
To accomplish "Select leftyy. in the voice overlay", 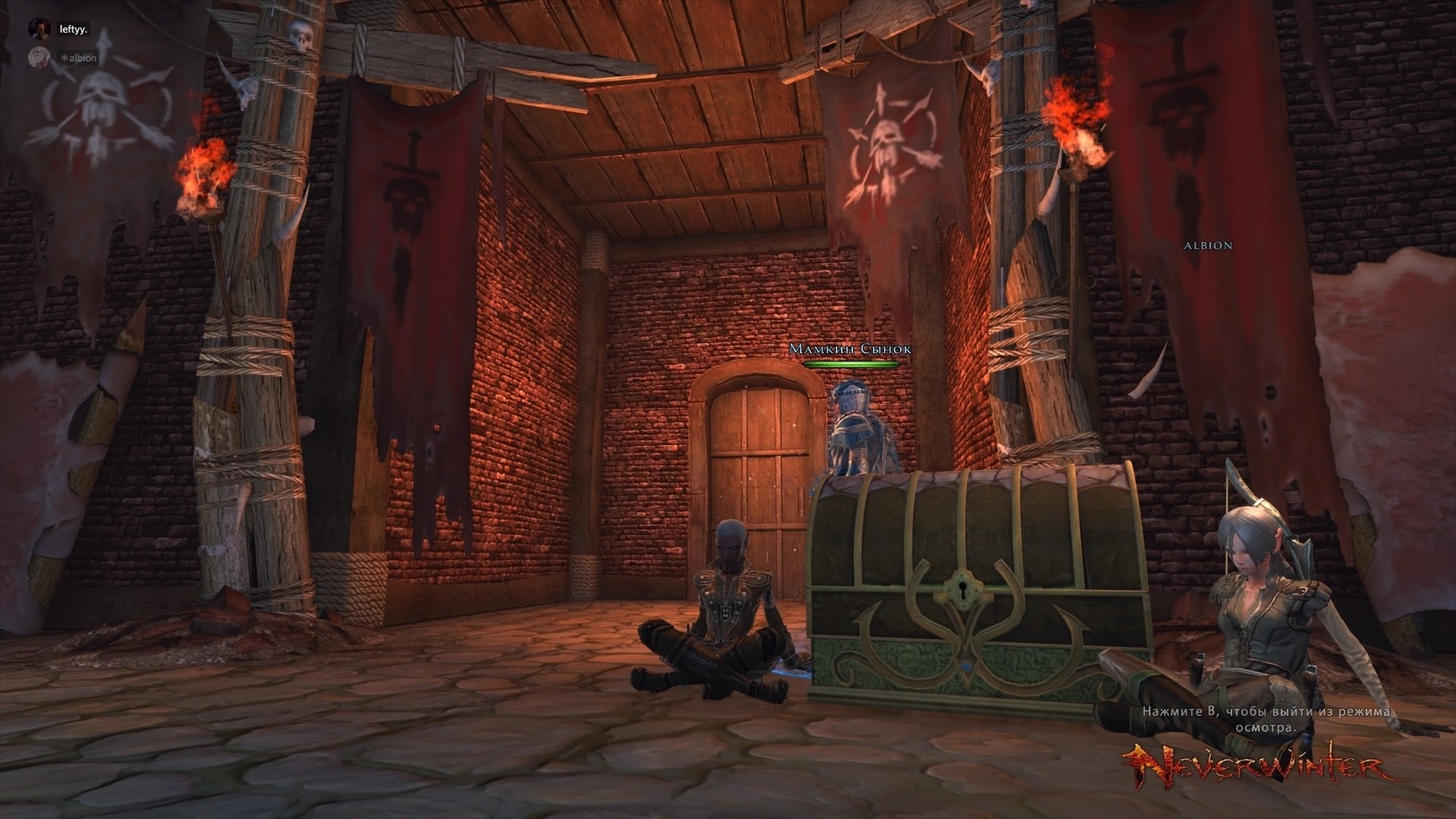I will click(73, 29).
